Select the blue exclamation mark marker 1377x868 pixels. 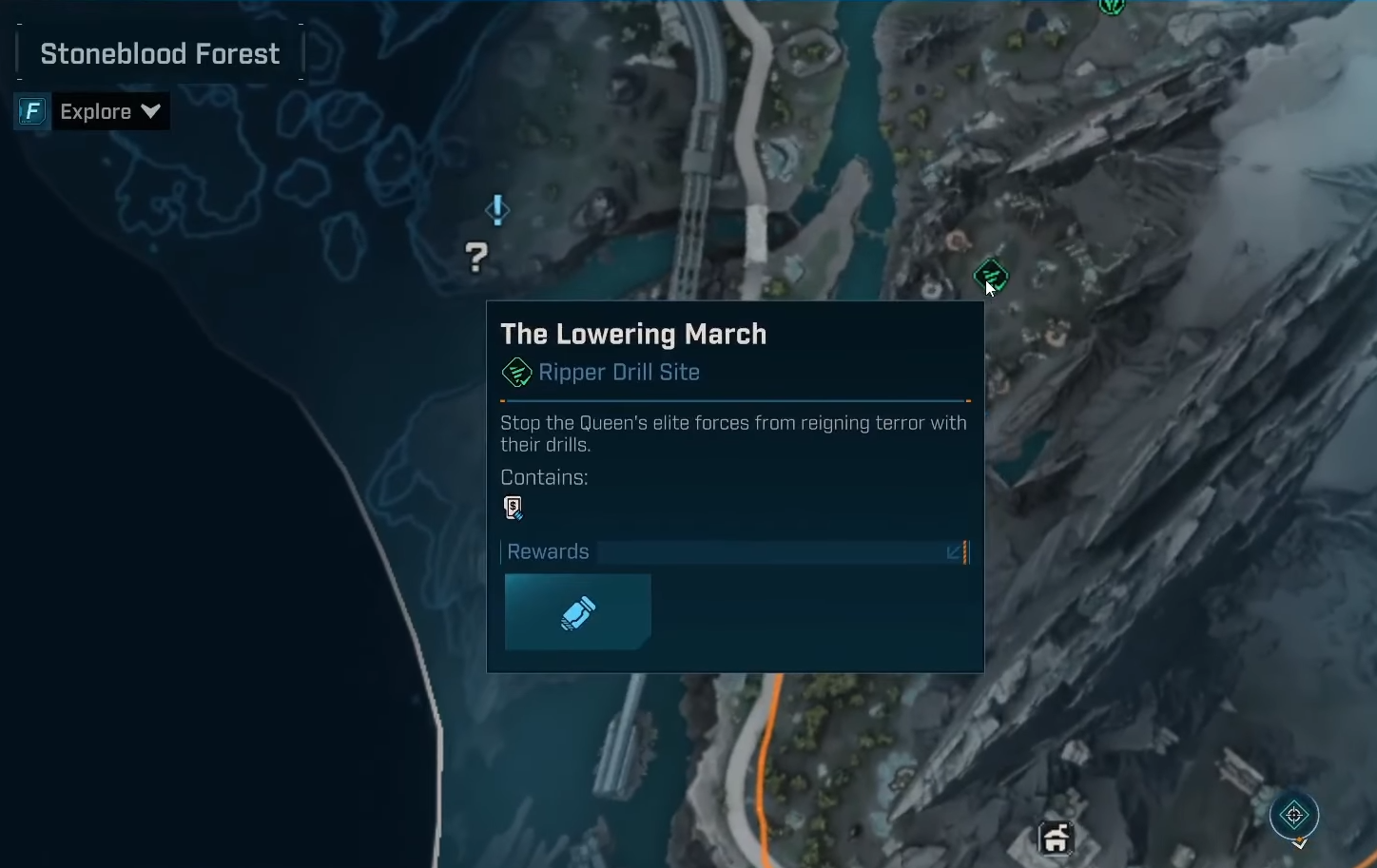point(497,210)
